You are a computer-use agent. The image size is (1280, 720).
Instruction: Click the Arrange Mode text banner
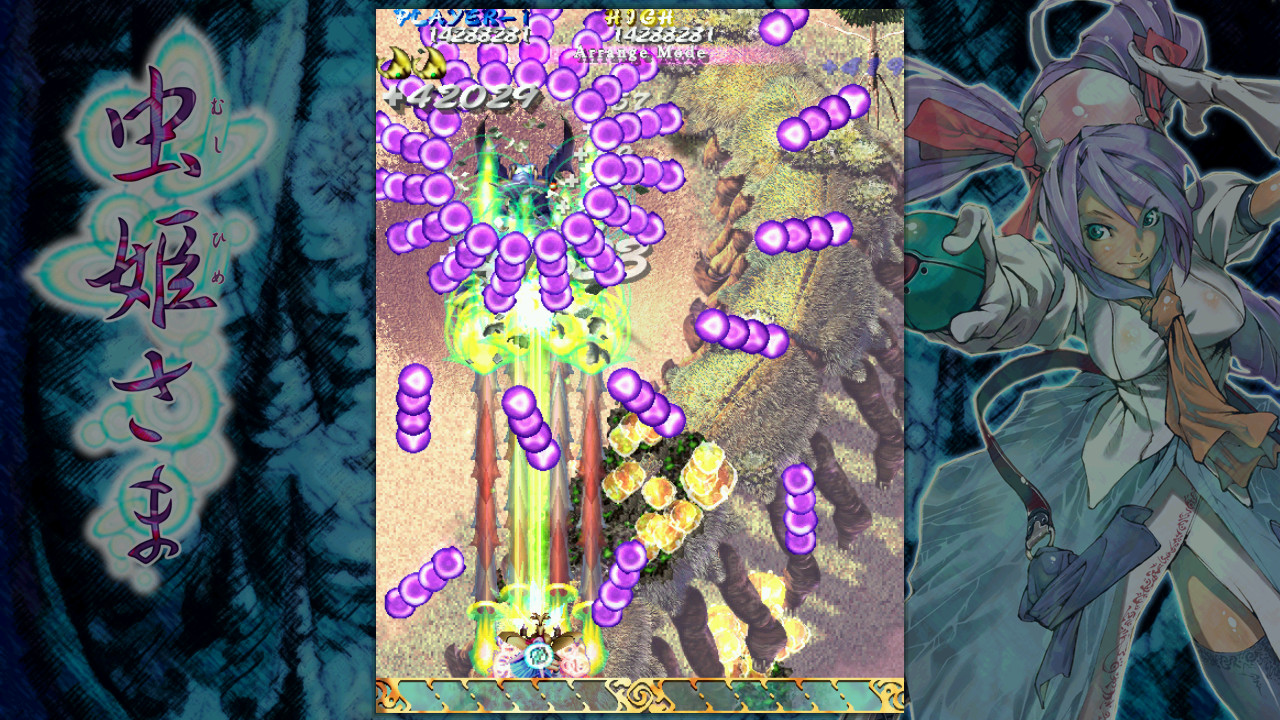(640, 52)
